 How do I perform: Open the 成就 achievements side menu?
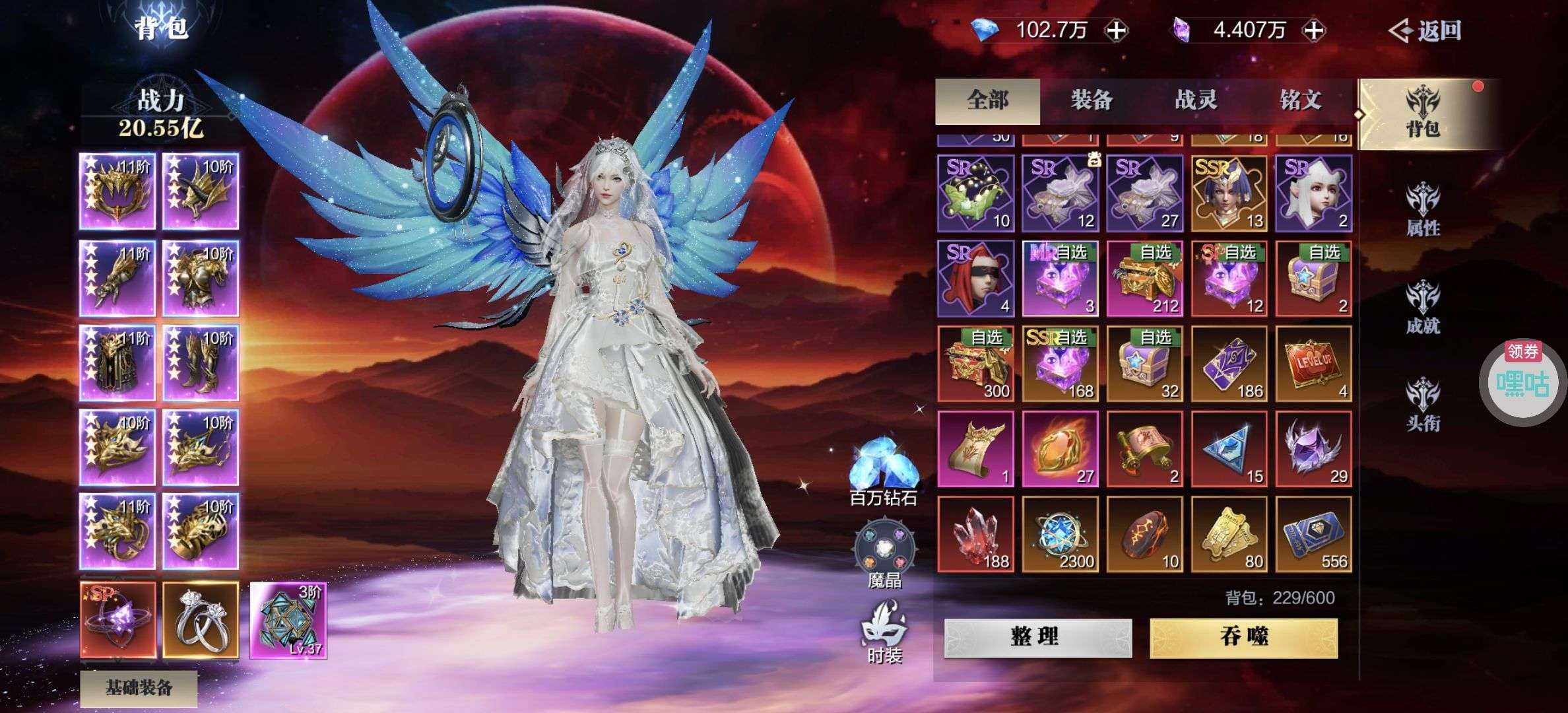click(1423, 308)
